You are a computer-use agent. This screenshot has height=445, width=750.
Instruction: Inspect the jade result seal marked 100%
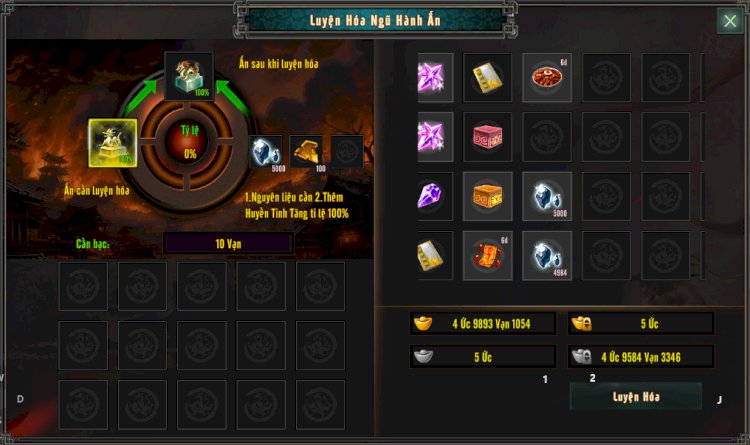pos(189,76)
